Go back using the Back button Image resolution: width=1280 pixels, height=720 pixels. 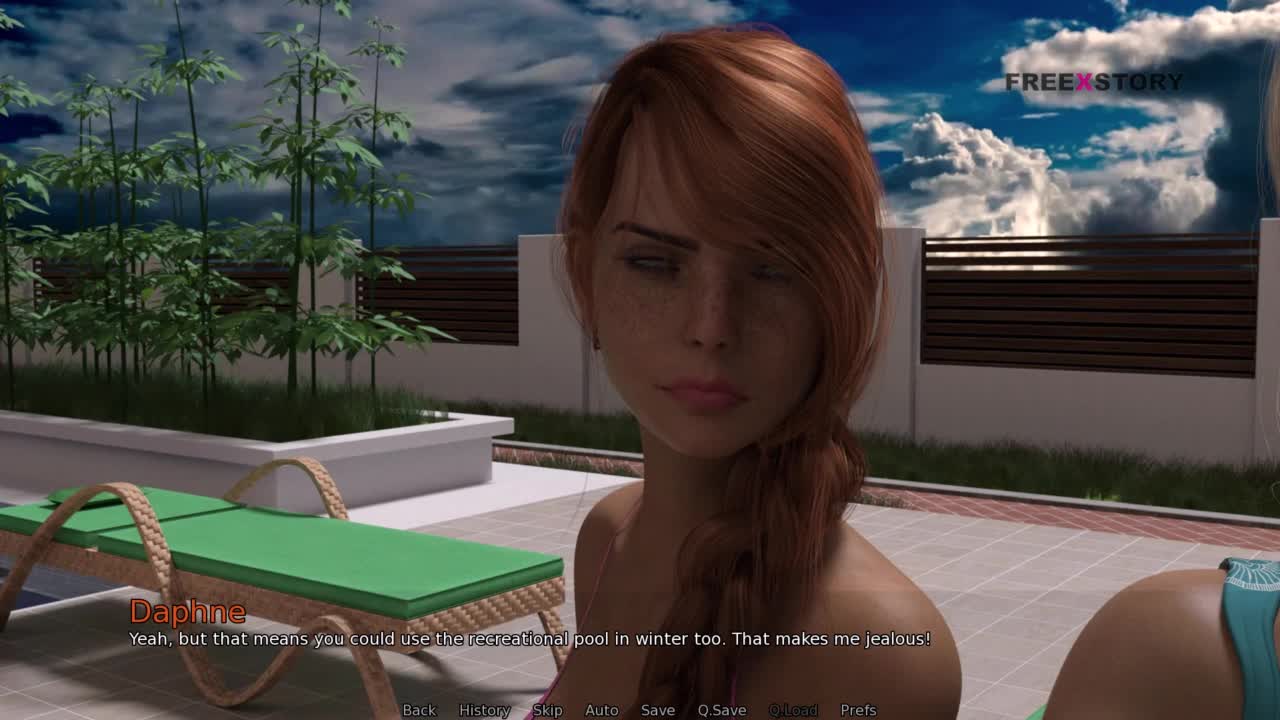click(x=419, y=710)
